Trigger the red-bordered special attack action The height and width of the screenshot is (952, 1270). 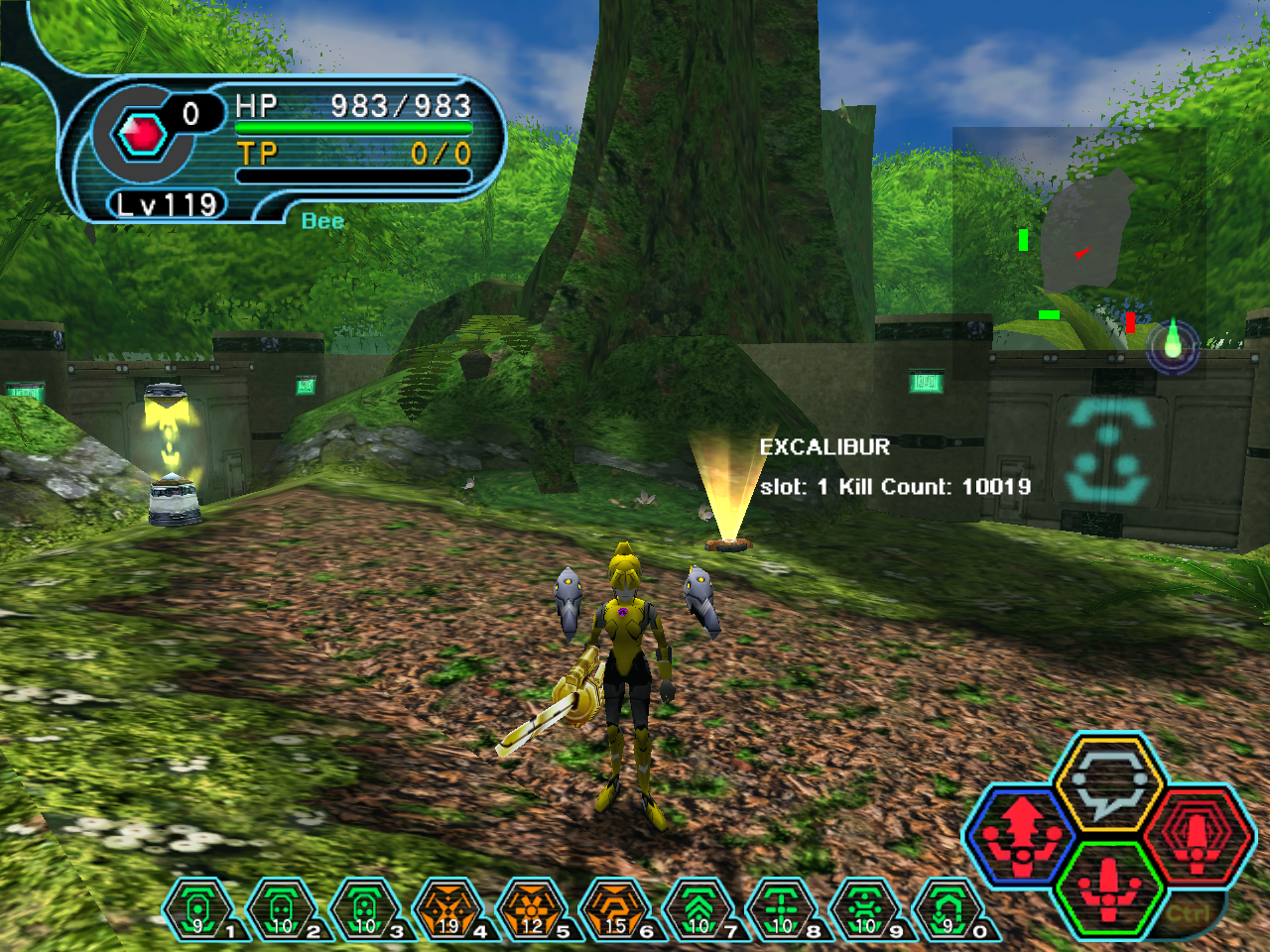pos(1199,835)
